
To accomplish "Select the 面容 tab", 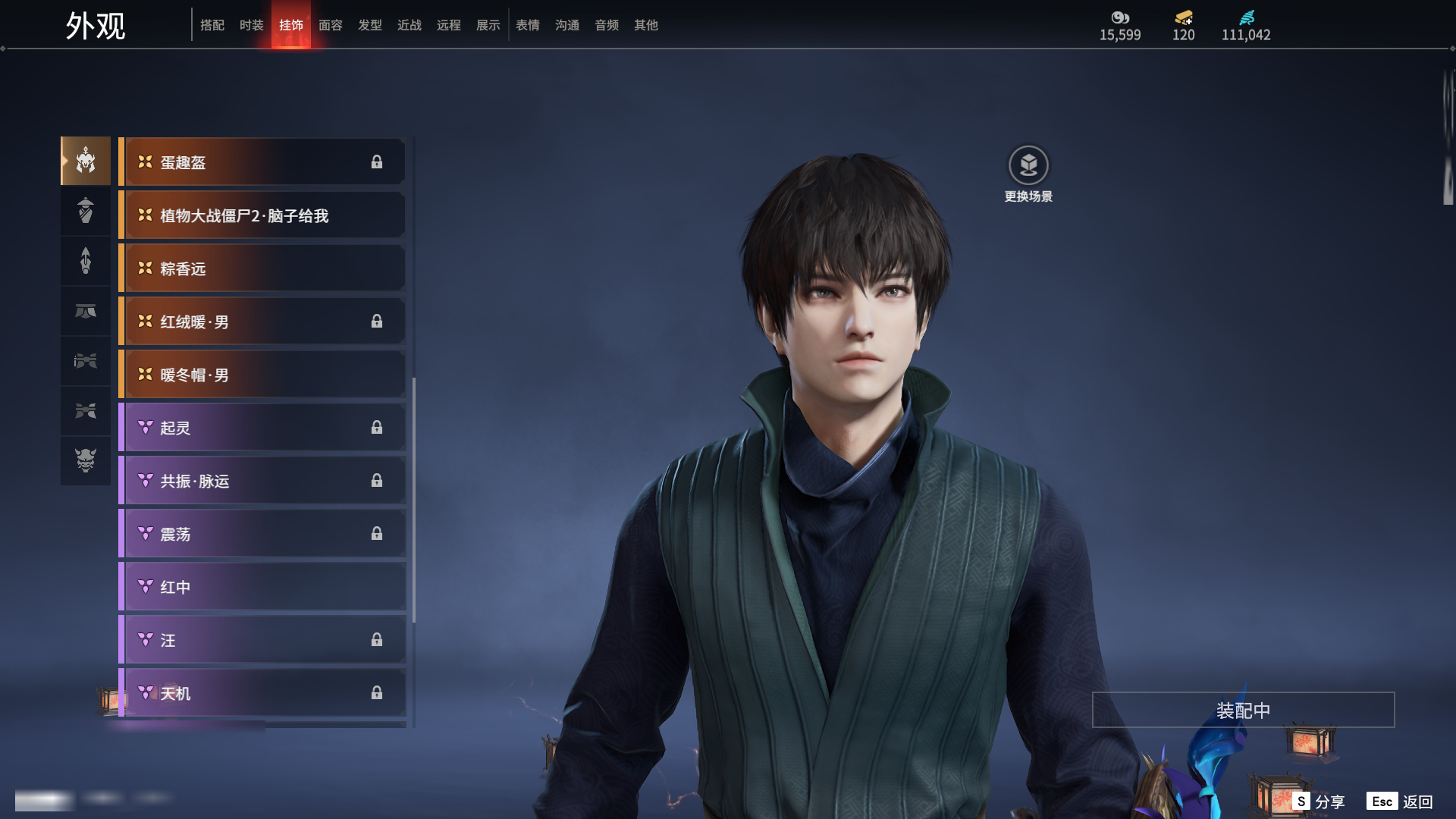I will [x=331, y=25].
